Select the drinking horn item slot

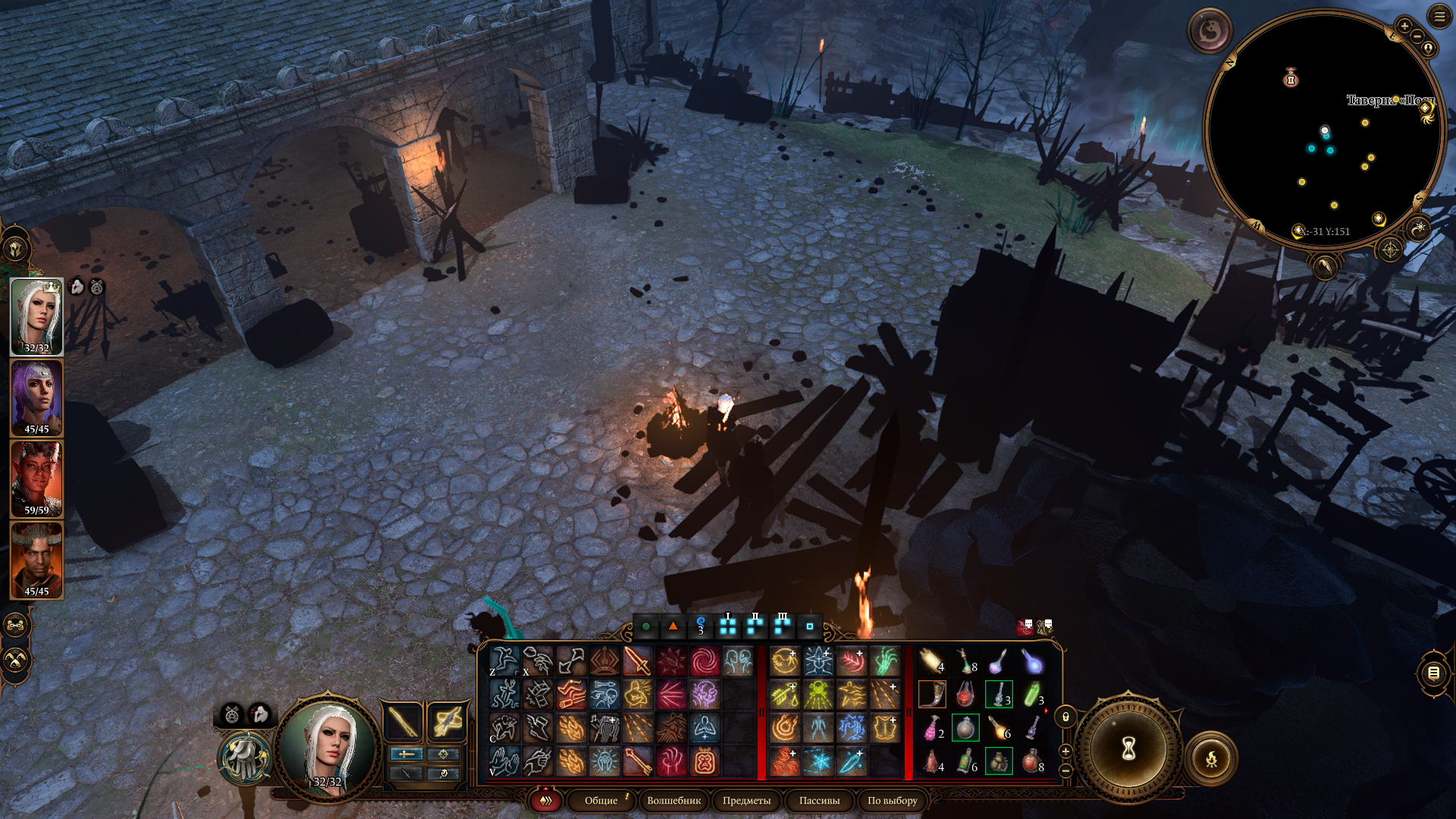click(932, 695)
